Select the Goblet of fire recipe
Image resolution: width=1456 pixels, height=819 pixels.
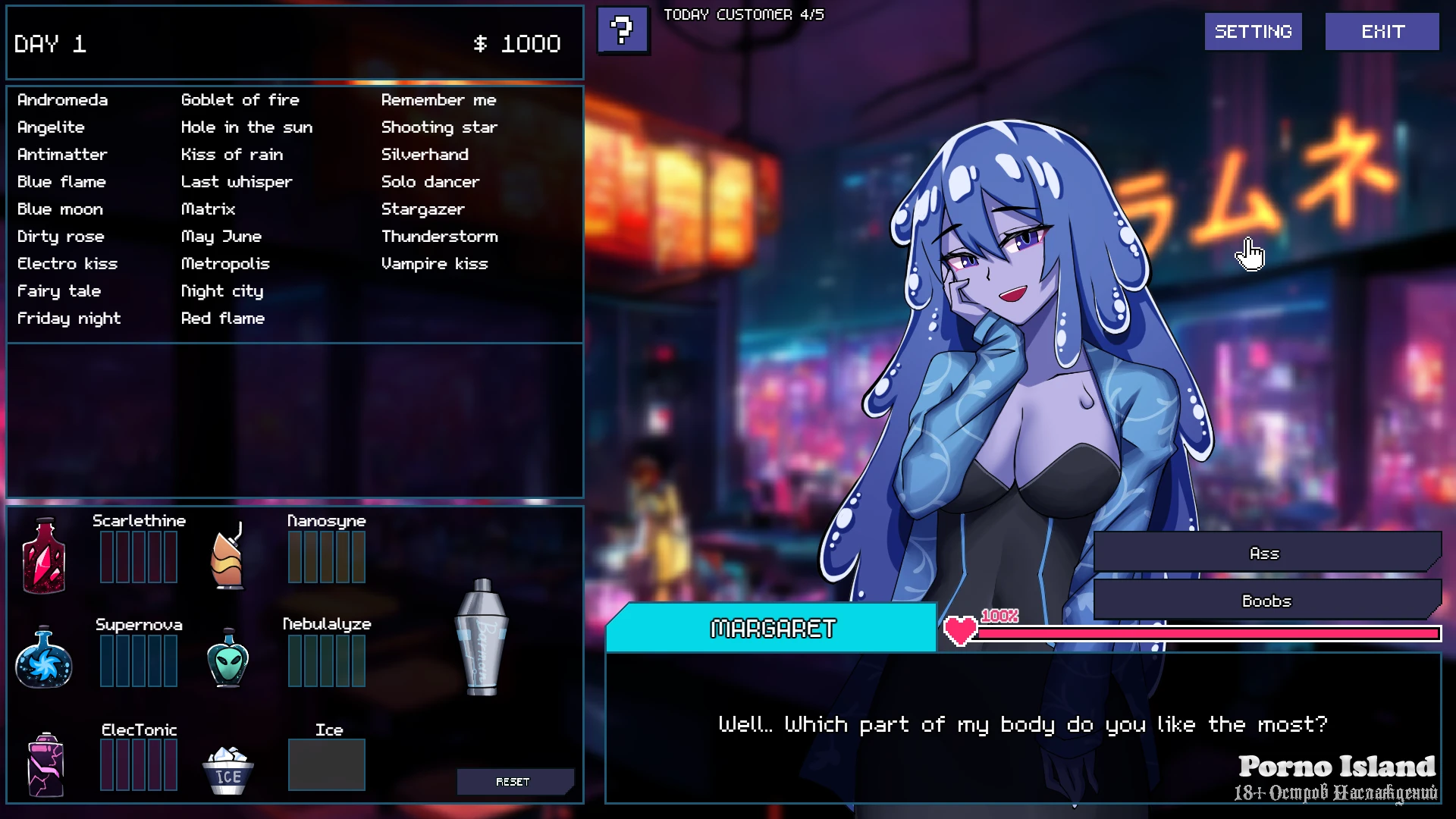point(240,100)
